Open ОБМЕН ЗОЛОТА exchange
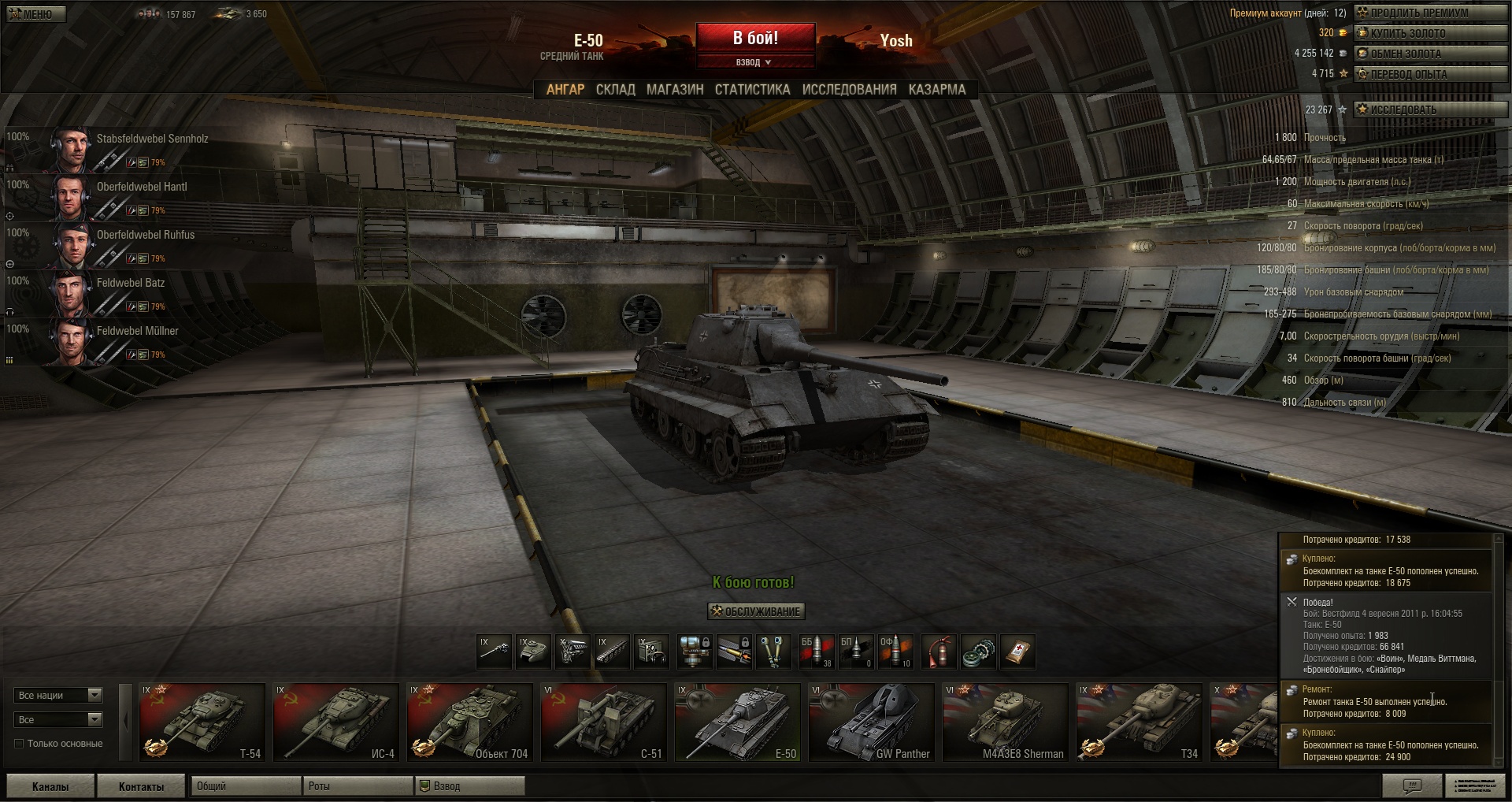This screenshot has width=1512, height=802. click(1429, 54)
